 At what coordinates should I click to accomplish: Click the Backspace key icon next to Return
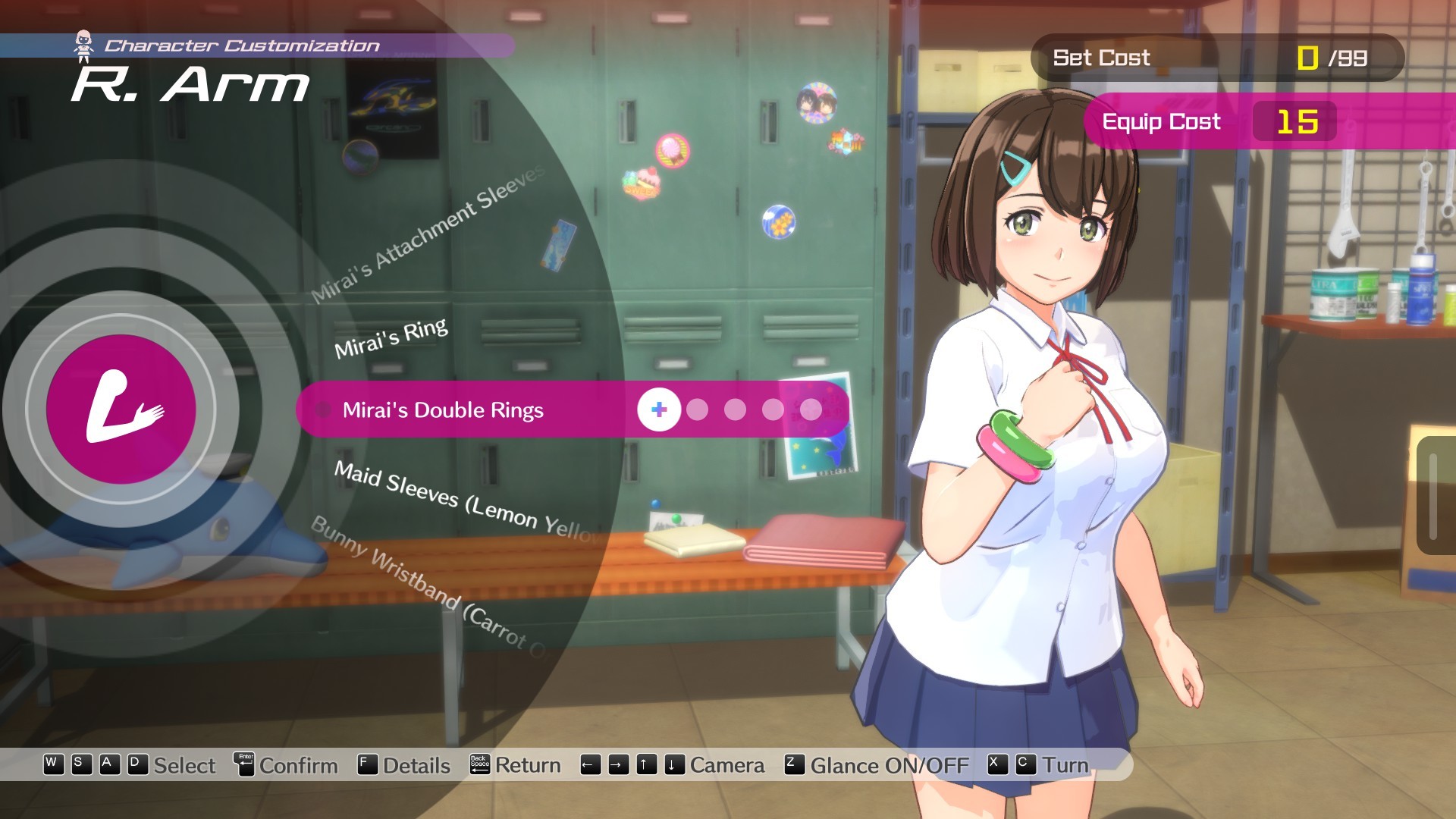(479, 764)
